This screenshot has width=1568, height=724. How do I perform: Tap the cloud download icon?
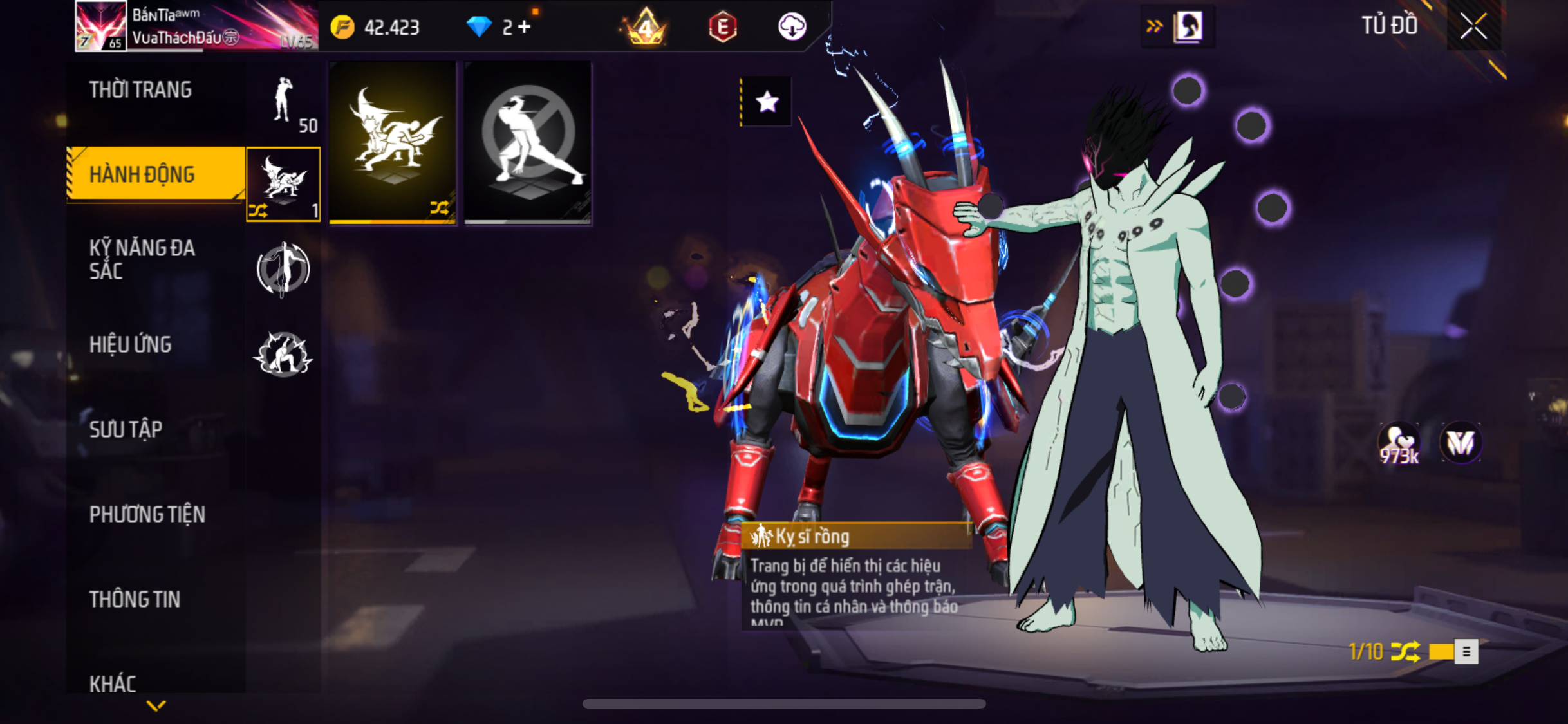tap(792, 27)
